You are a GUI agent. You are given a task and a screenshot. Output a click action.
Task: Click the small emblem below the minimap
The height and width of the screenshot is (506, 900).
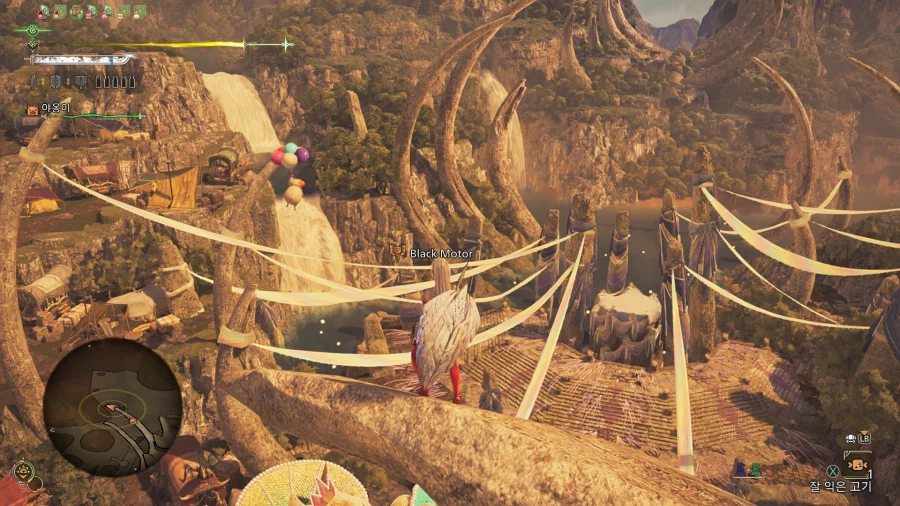point(22,470)
